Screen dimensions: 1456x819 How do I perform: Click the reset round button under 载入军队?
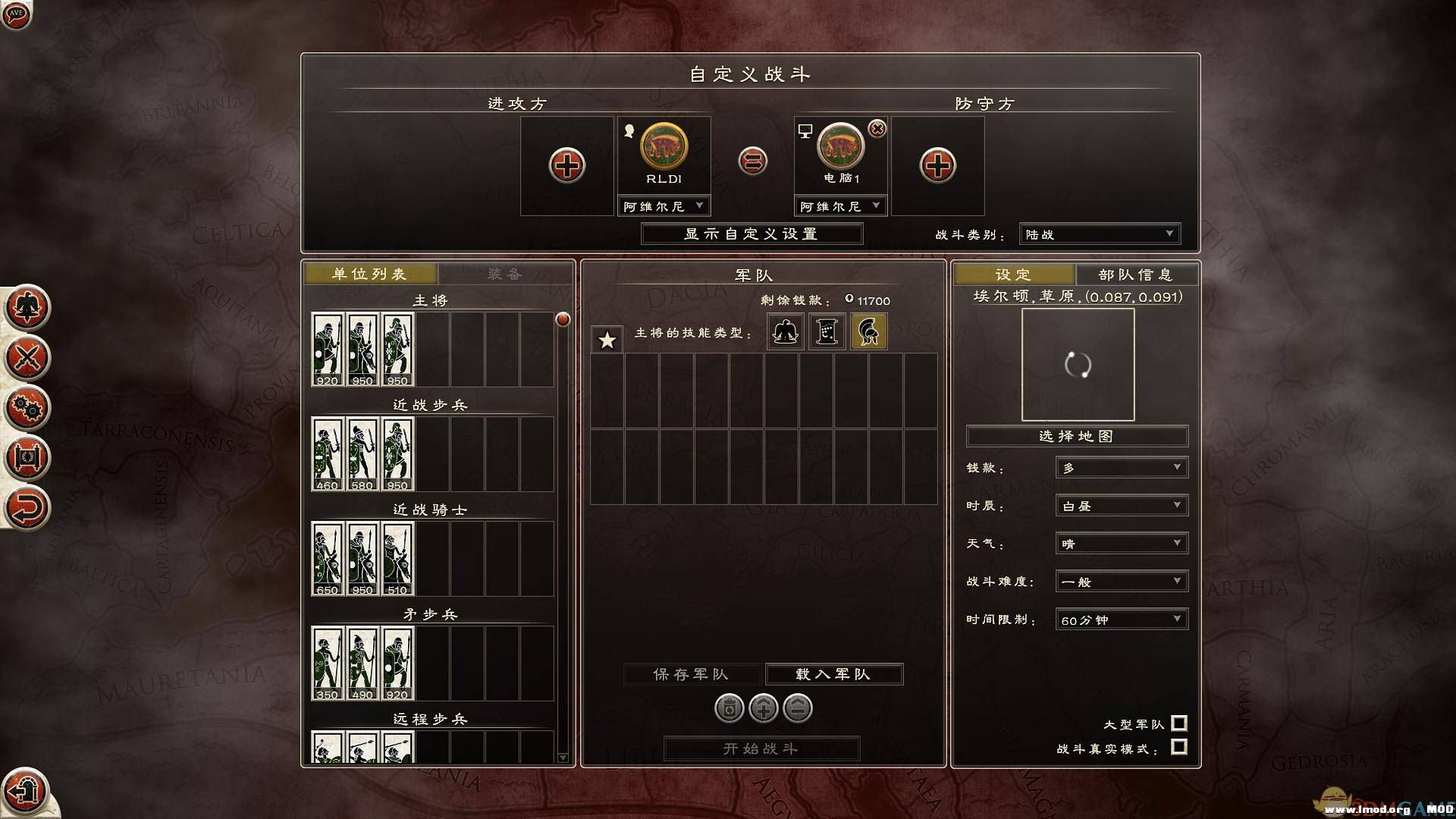pos(730,708)
